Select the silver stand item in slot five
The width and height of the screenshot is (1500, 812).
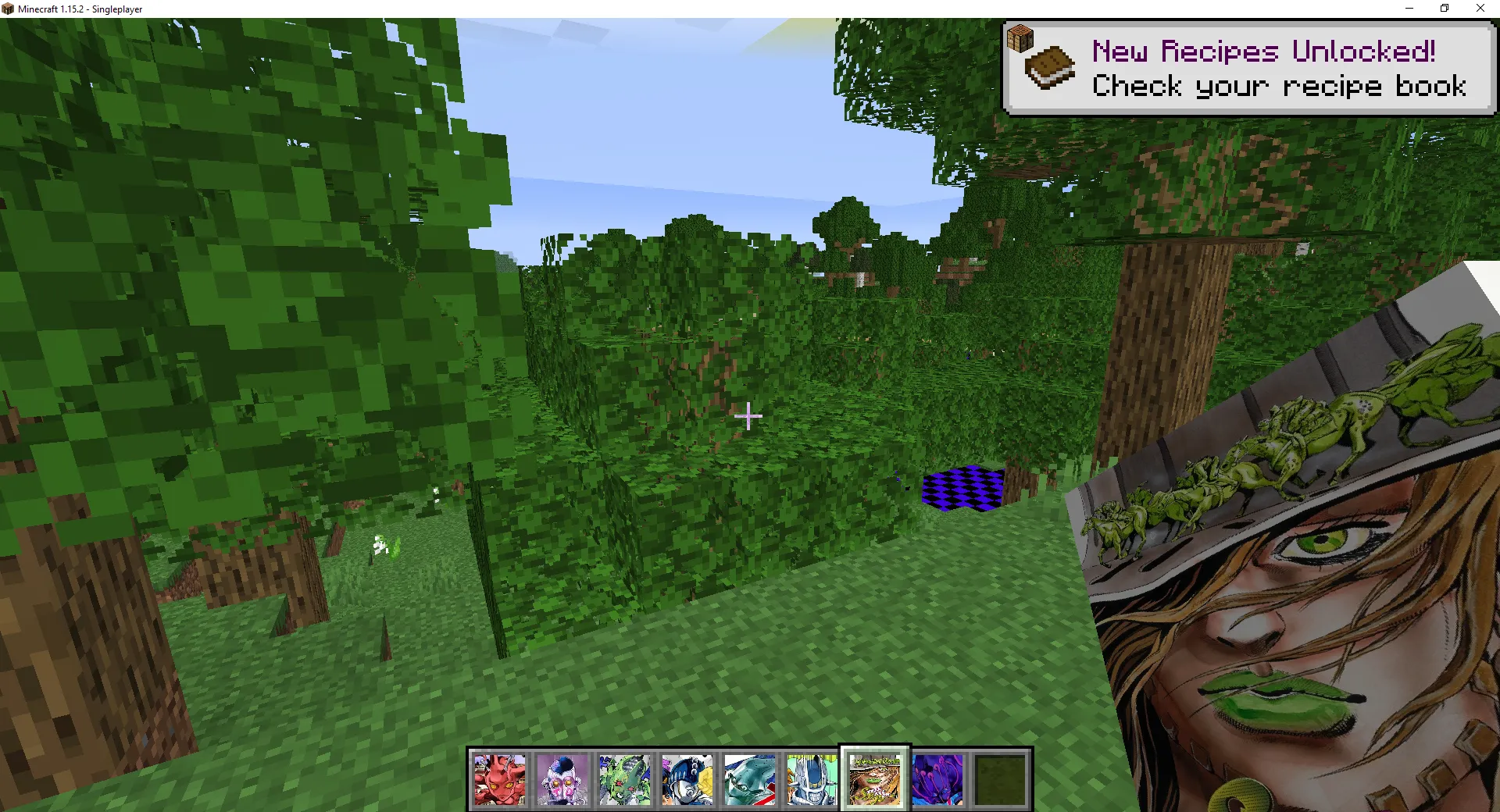pyautogui.click(x=748, y=778)
